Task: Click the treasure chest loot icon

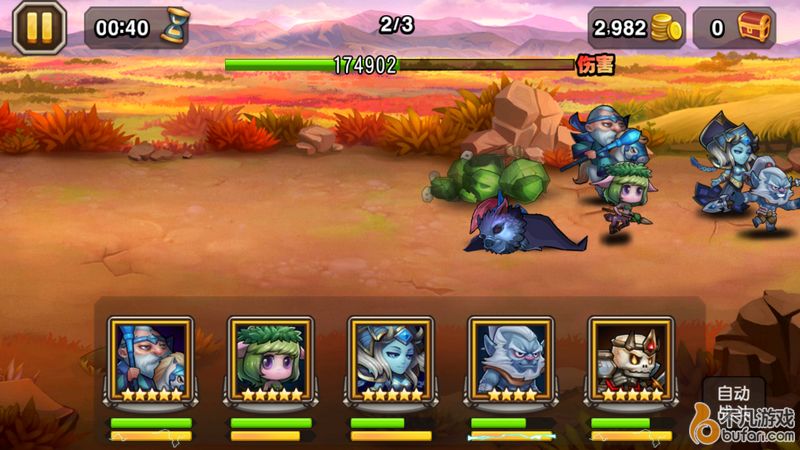Action: click(757, 27)
